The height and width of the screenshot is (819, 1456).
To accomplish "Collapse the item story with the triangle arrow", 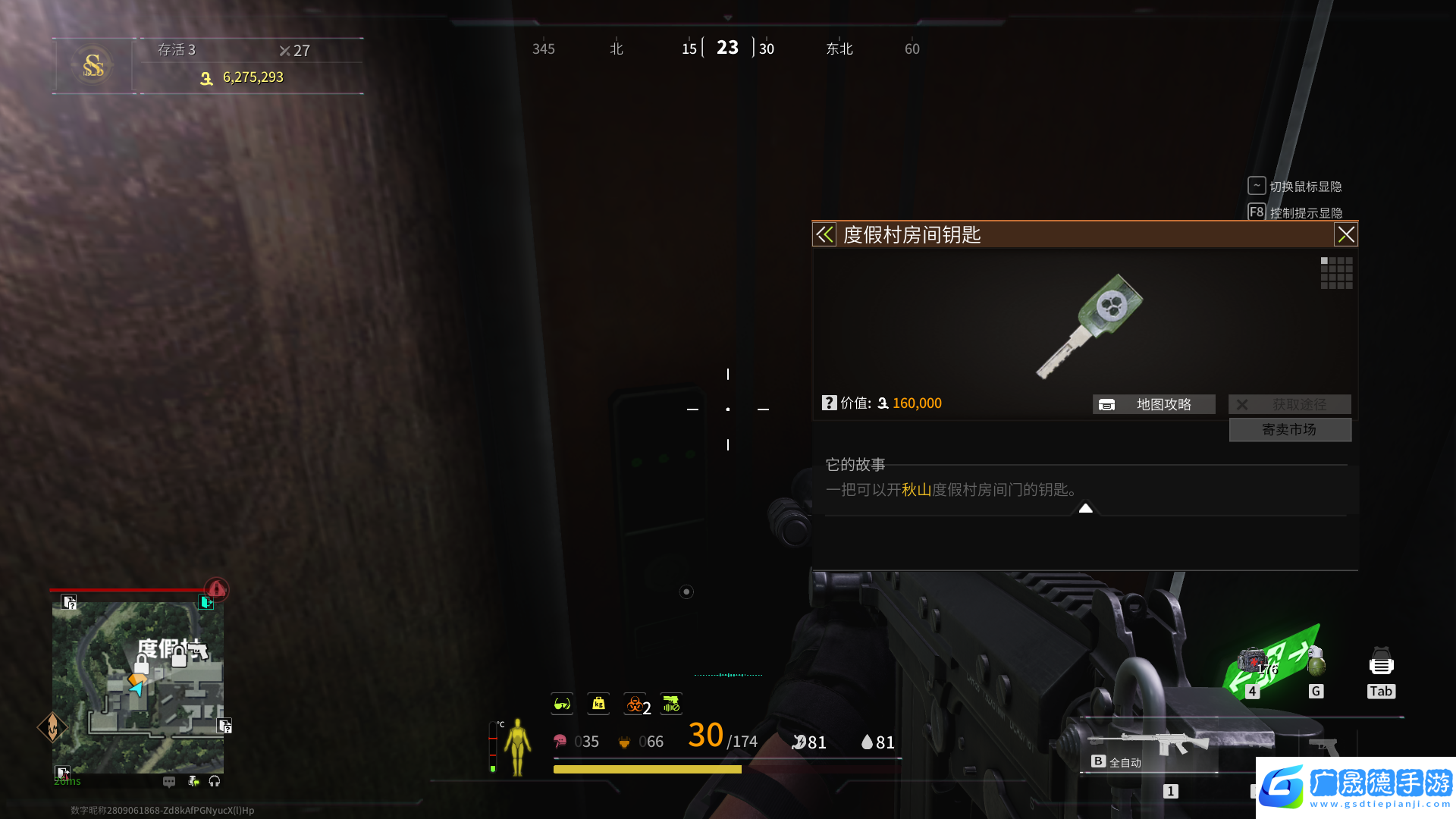I will [x=1085, y=508].
